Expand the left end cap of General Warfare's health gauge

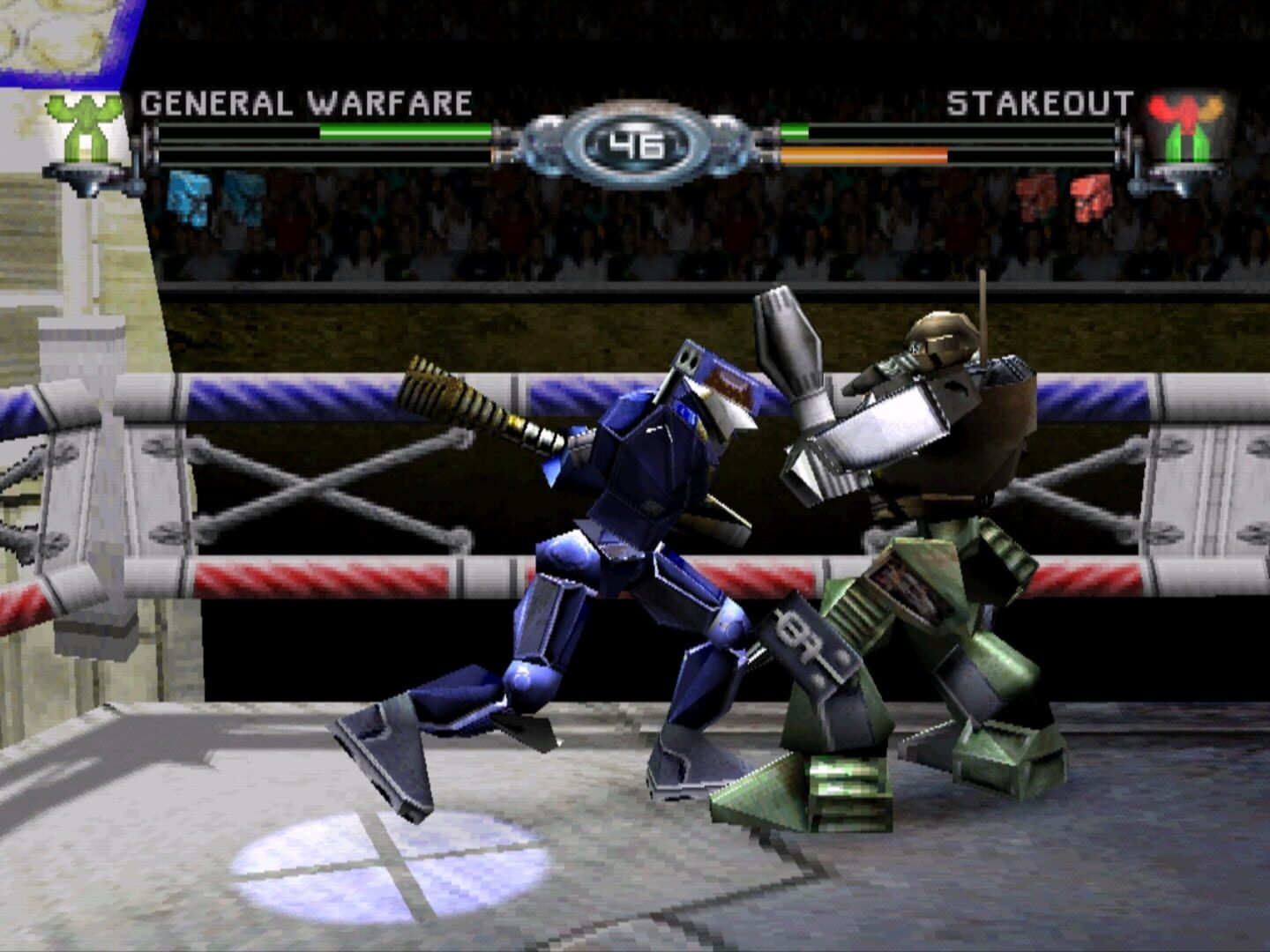152,141
